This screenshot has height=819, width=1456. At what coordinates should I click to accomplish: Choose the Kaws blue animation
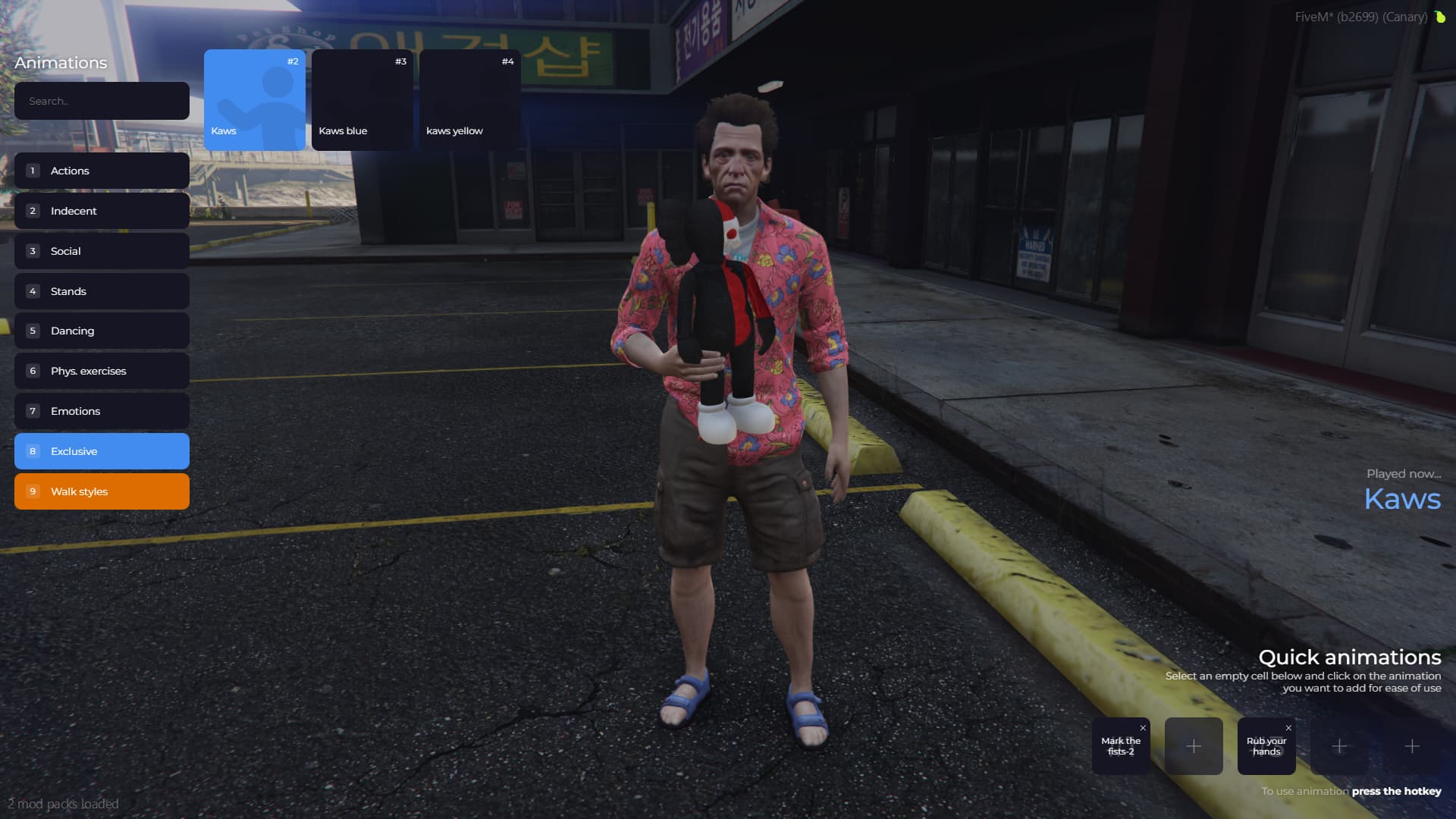362,99
